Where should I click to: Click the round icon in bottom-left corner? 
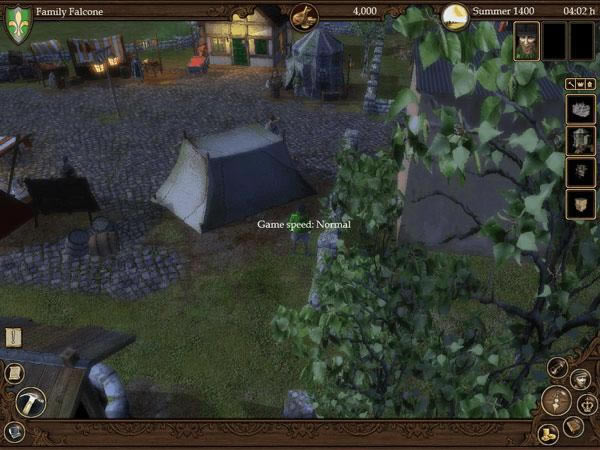pos(14,432)
